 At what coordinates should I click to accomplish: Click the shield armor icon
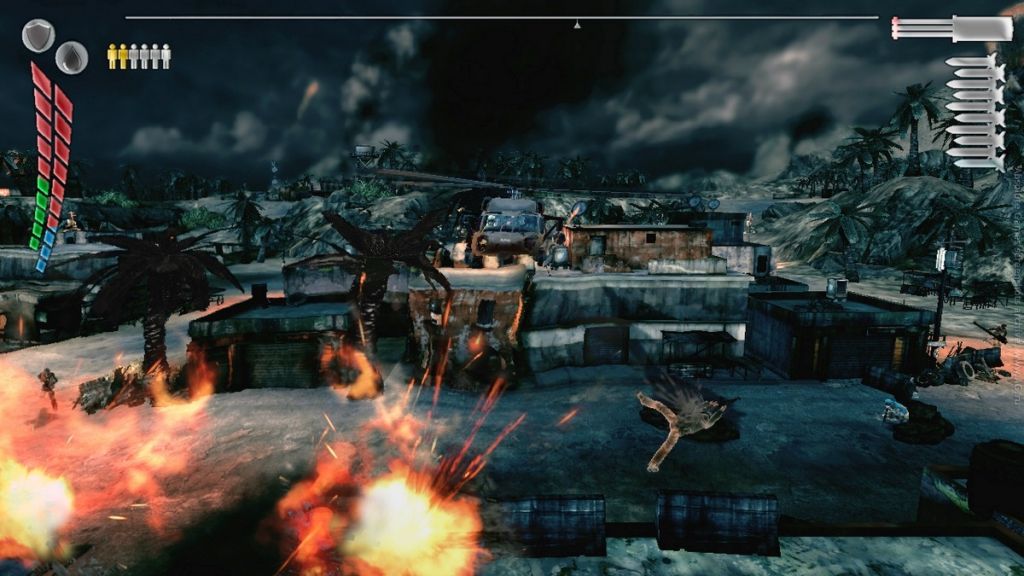(38, 35)
